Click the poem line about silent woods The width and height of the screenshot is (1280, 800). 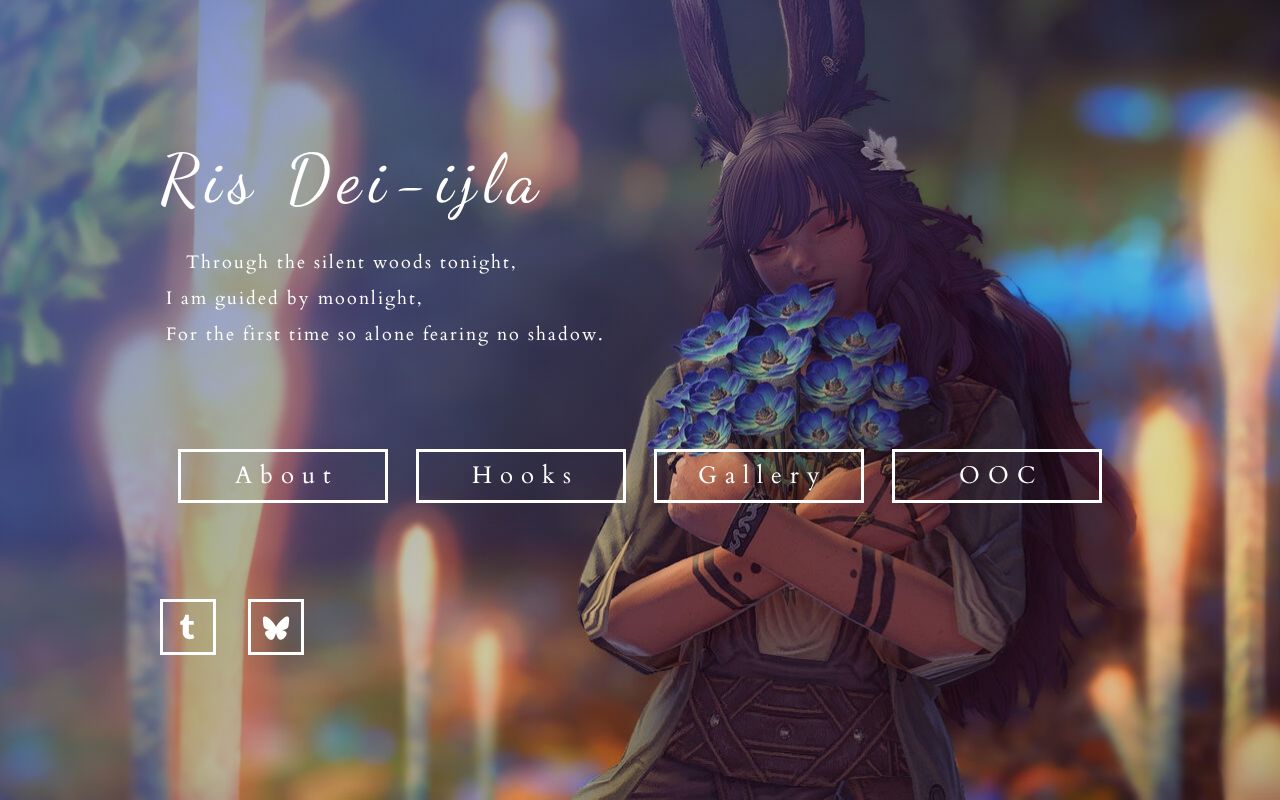pyautogui.click(x=352, y=262)
